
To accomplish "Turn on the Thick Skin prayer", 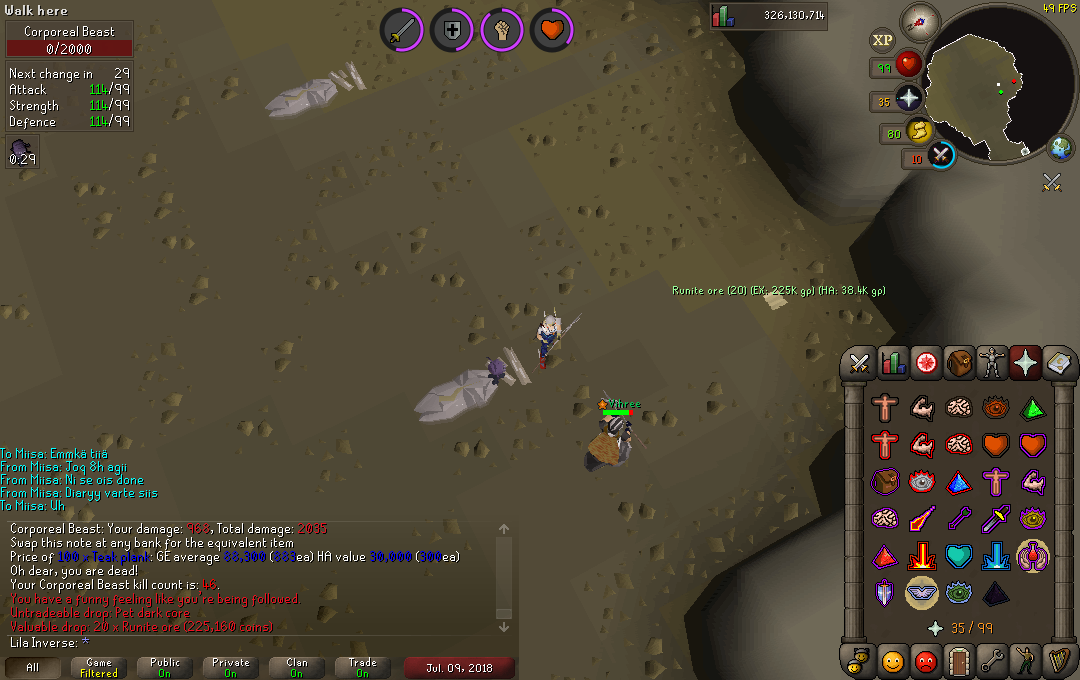I will point(884,408).
